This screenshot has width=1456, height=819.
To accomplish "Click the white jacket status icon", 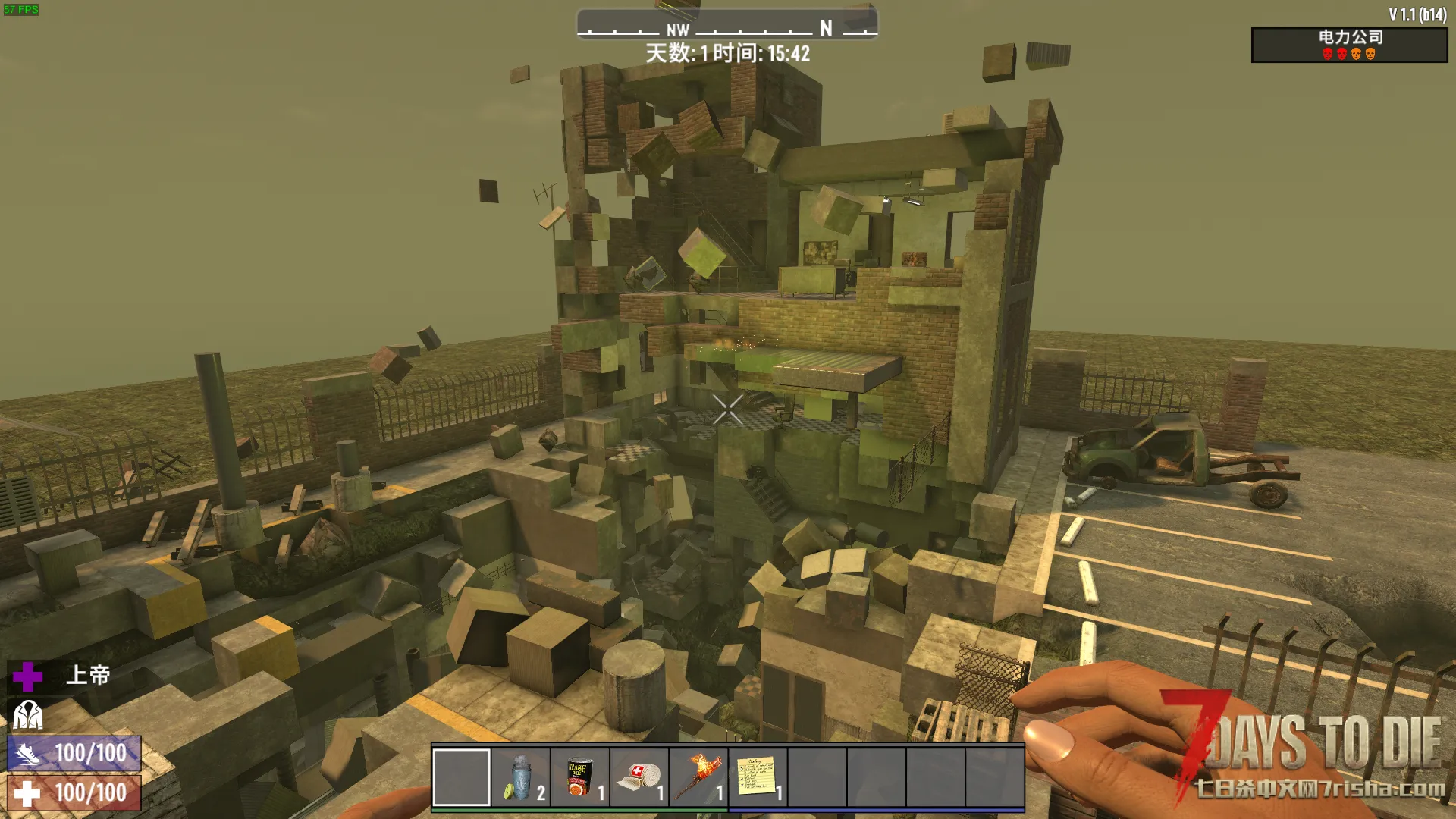I will [x=28, y=714].
